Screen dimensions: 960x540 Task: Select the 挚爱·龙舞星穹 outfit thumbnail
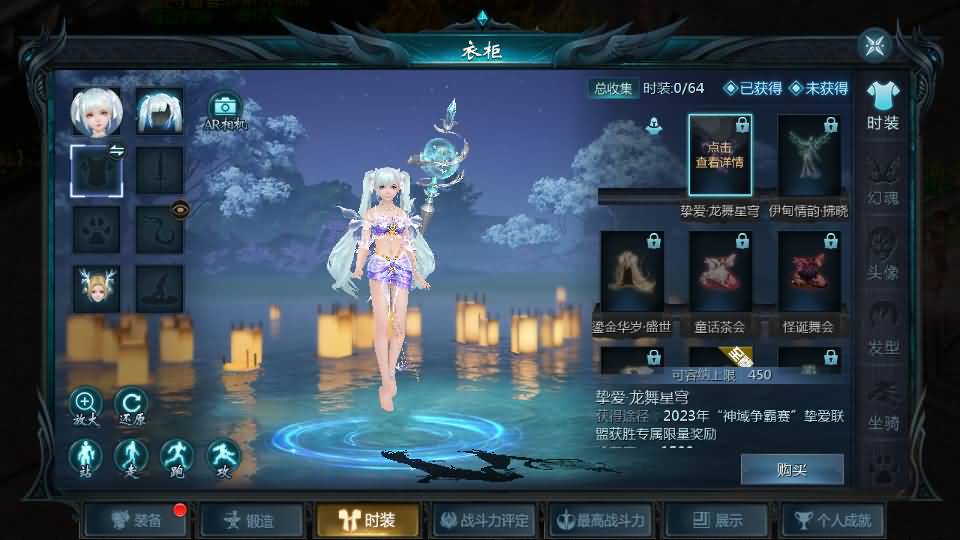(719, 155)
